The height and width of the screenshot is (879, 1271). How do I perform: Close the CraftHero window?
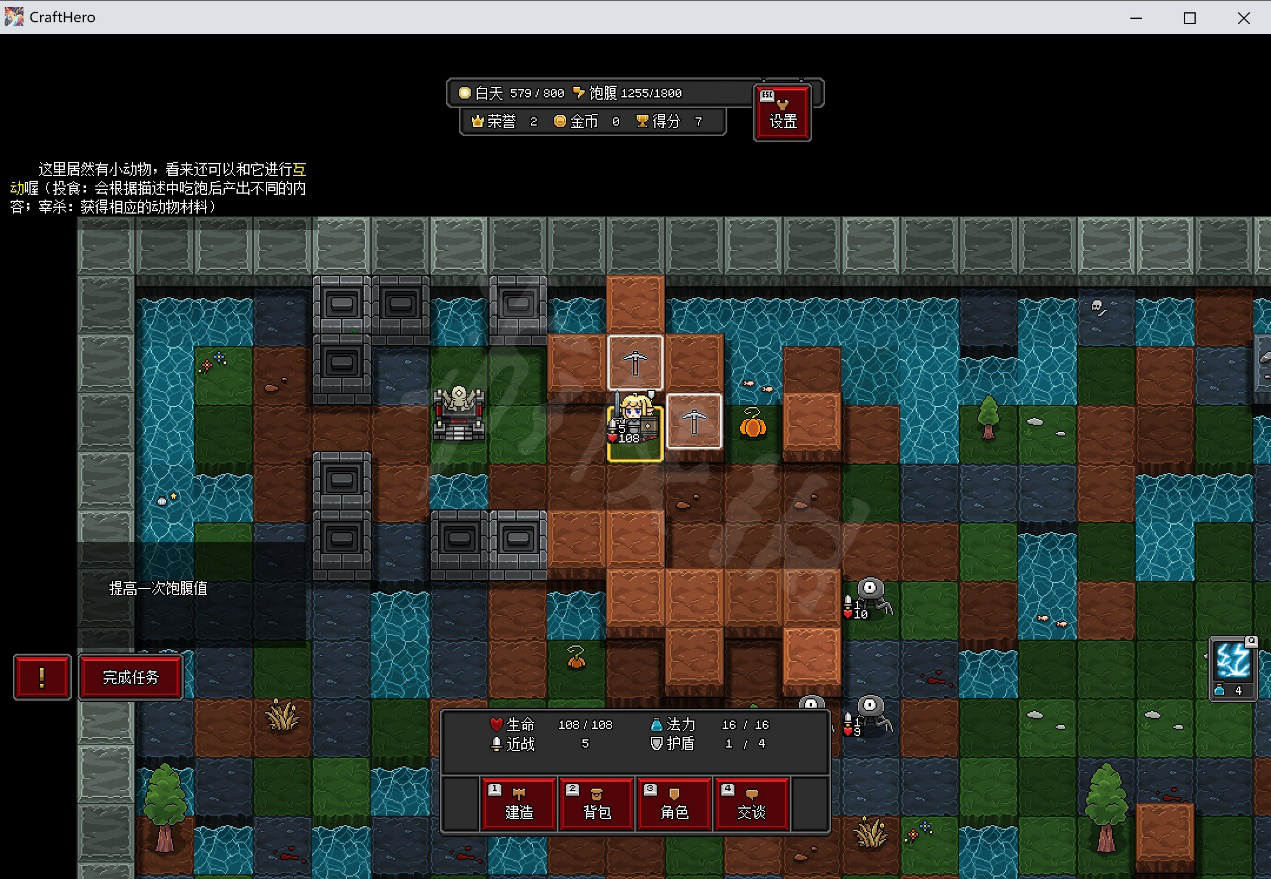click(1243, 17)
